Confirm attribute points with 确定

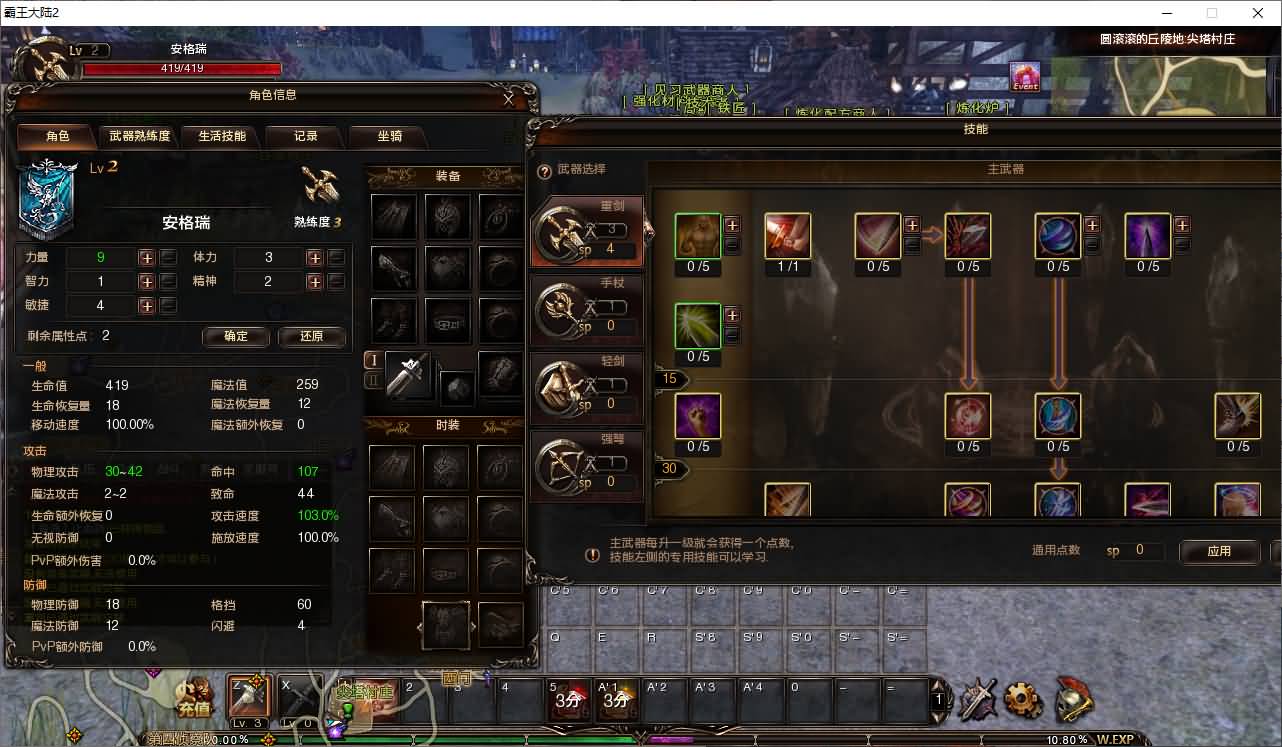coord(236,337)
